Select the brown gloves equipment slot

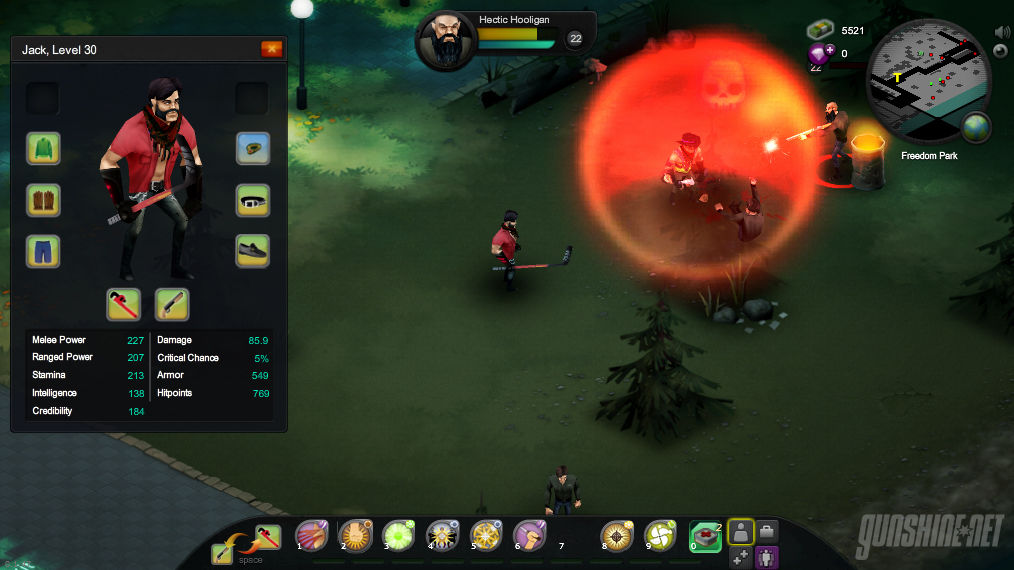pos(43,199)
